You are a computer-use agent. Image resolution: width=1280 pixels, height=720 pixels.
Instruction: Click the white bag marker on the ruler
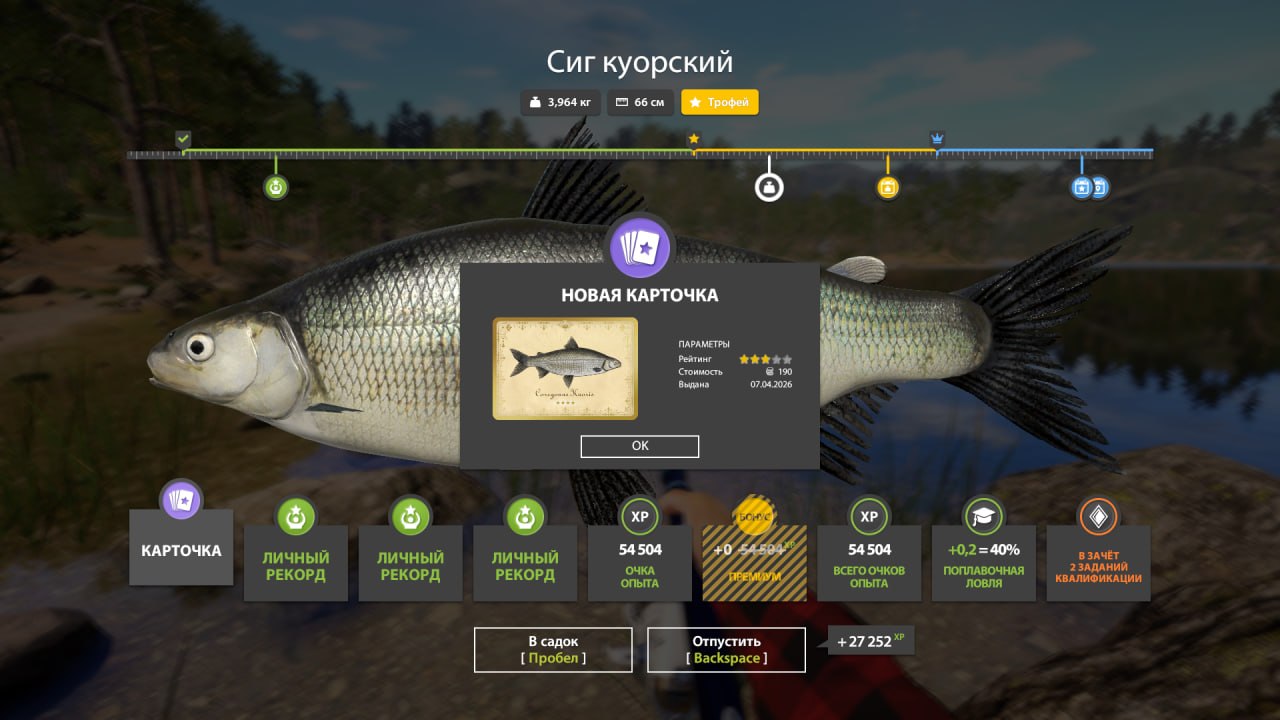[x=768, y=186]
